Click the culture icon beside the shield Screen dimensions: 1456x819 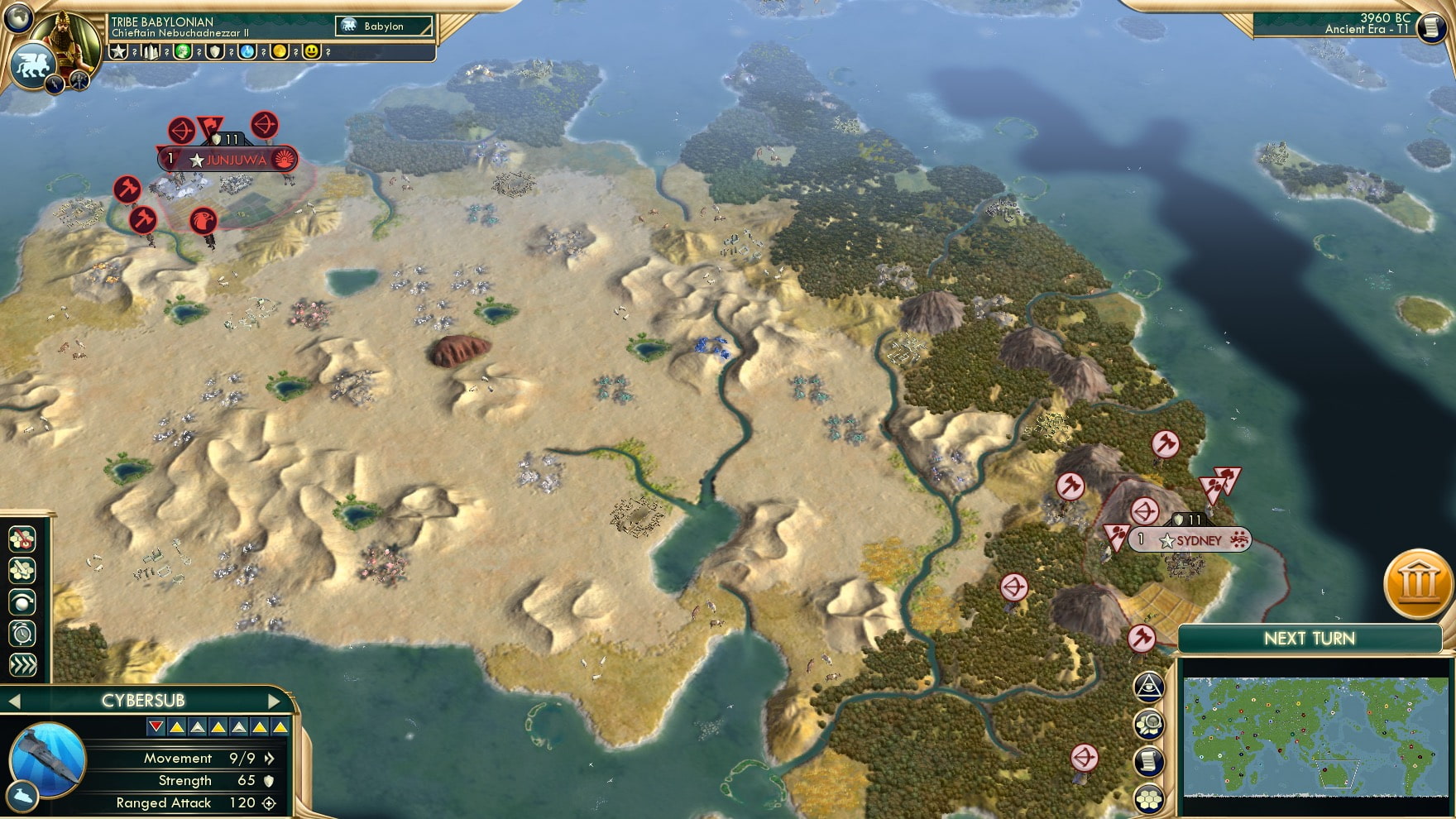183,52
